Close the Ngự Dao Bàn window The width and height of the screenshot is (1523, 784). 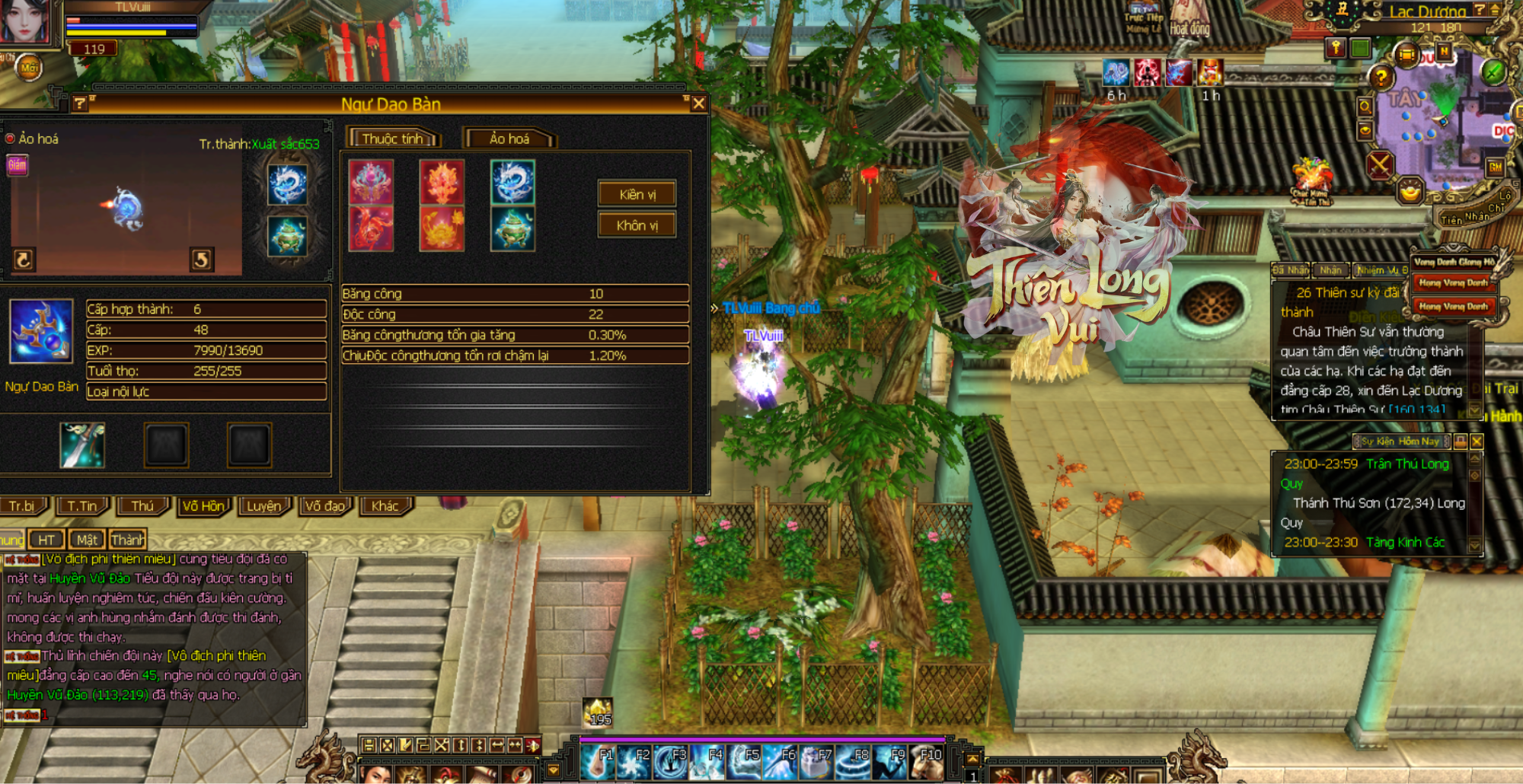698,103
